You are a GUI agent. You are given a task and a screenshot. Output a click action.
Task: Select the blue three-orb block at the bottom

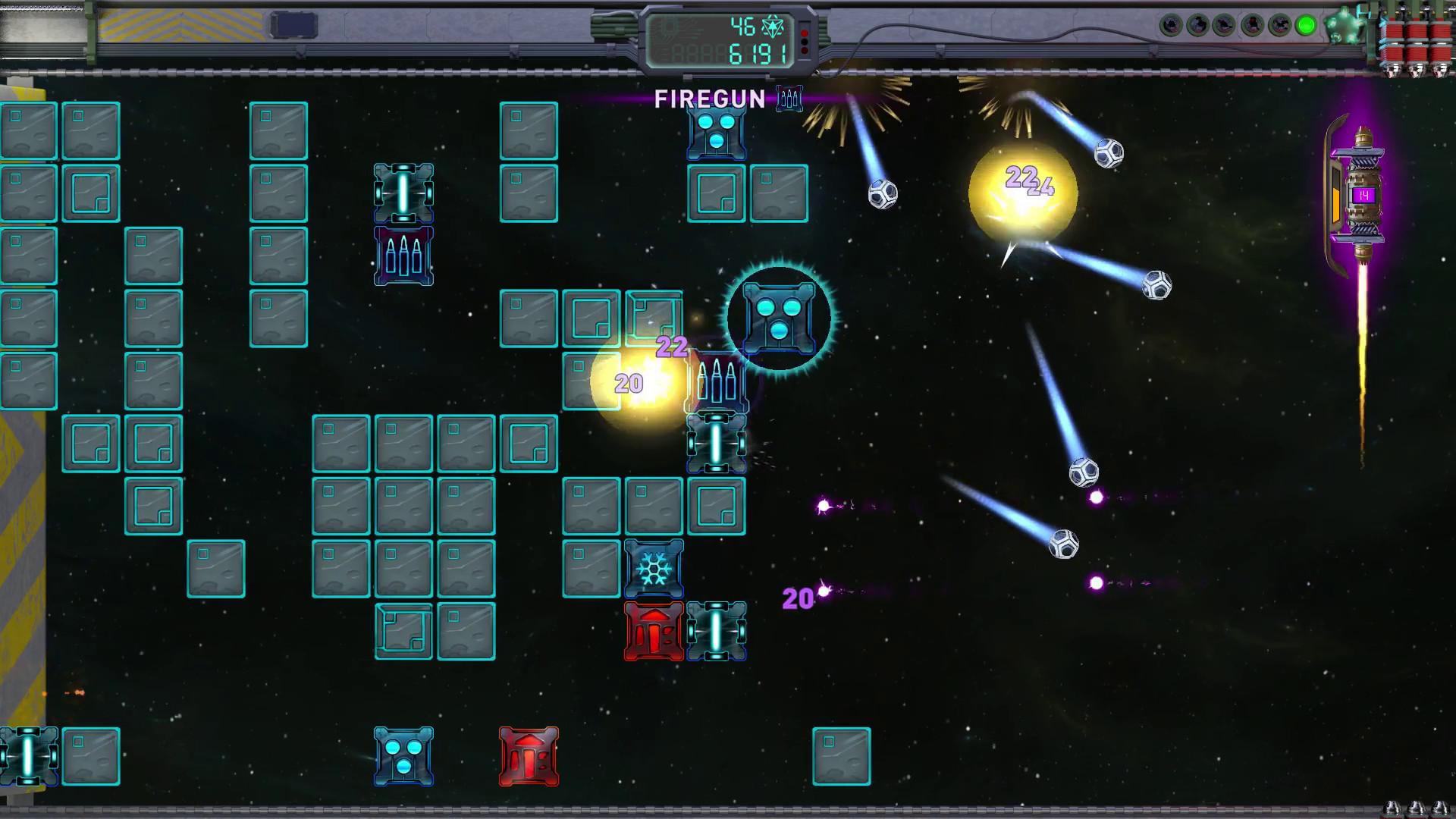[x=403, y=755]
